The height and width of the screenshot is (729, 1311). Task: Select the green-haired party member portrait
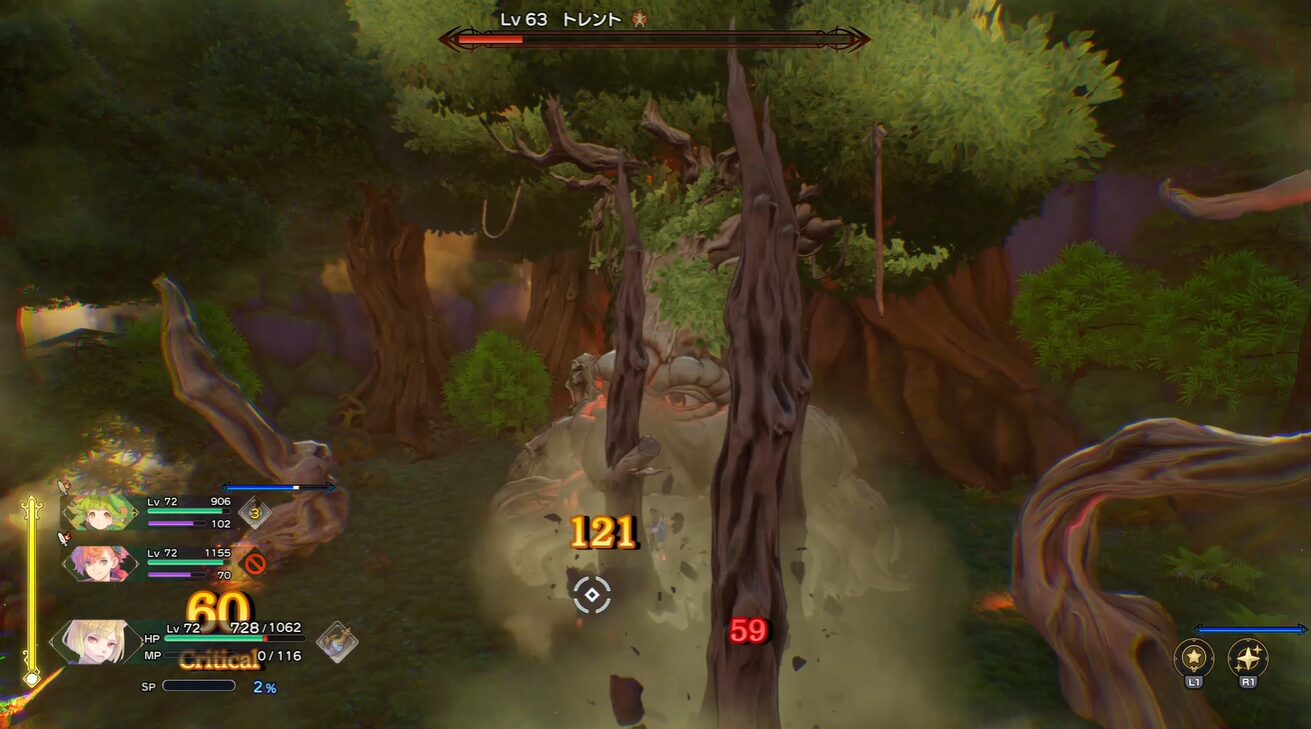coord(100,512)
